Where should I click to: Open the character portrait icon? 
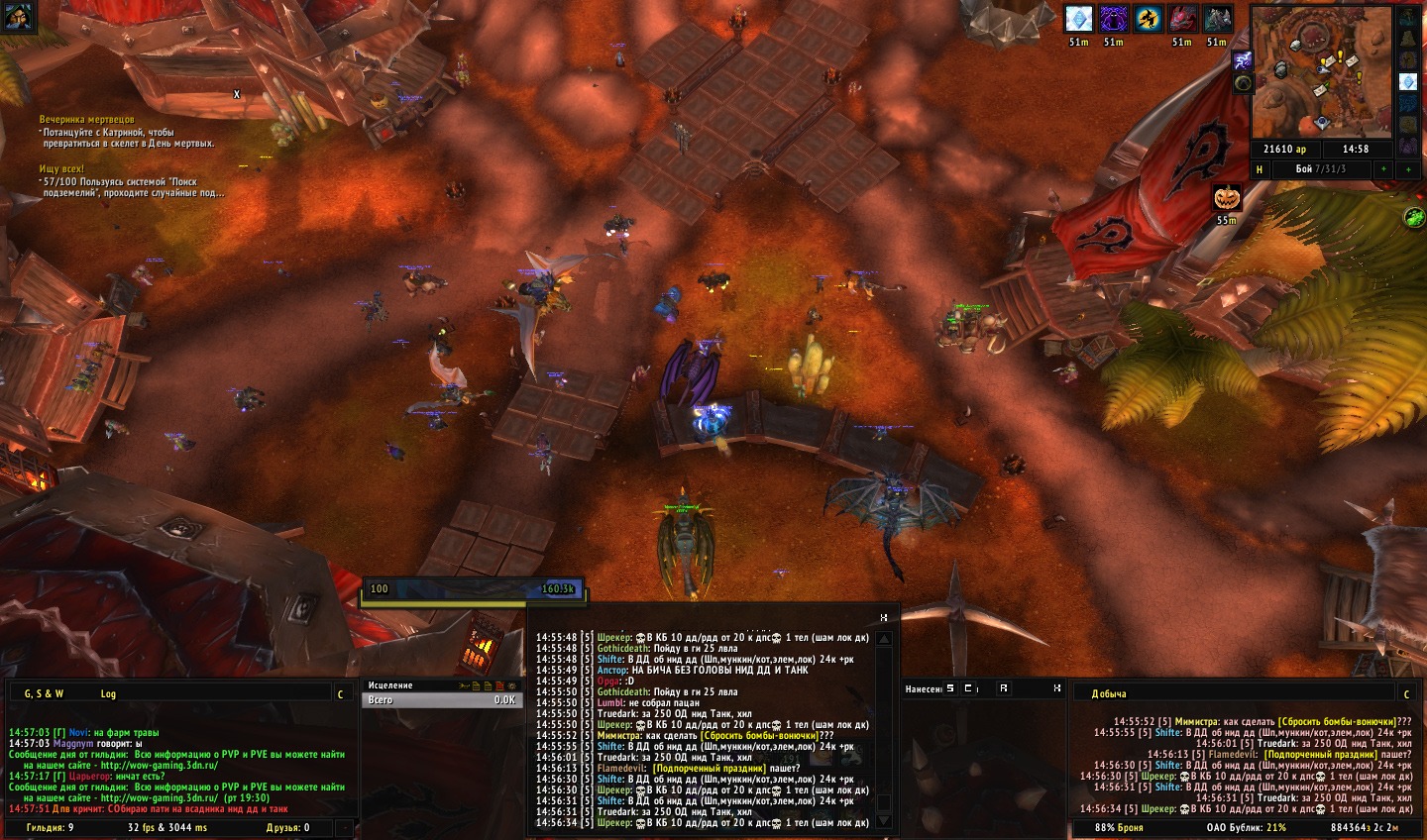tap(20, 17)
